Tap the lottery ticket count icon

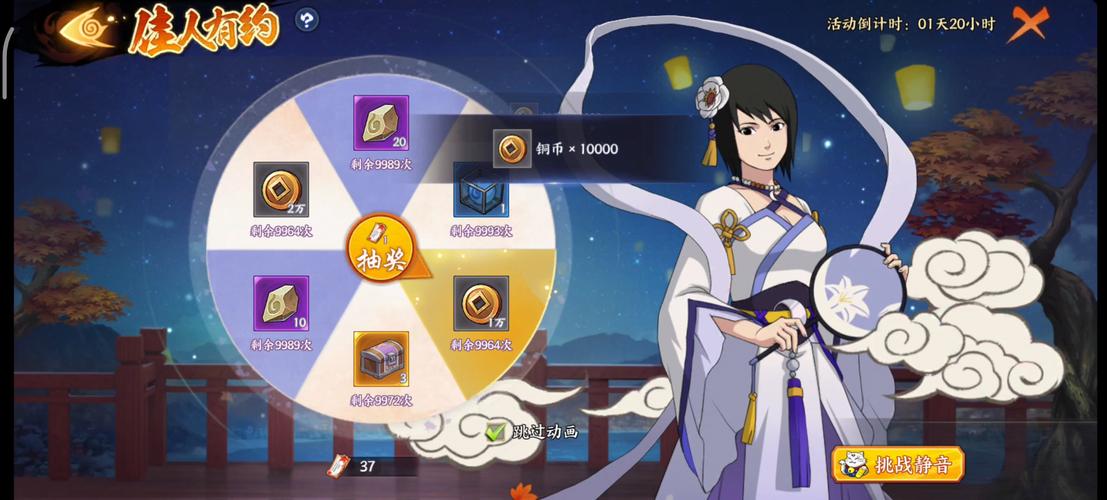tap(340, 466)
